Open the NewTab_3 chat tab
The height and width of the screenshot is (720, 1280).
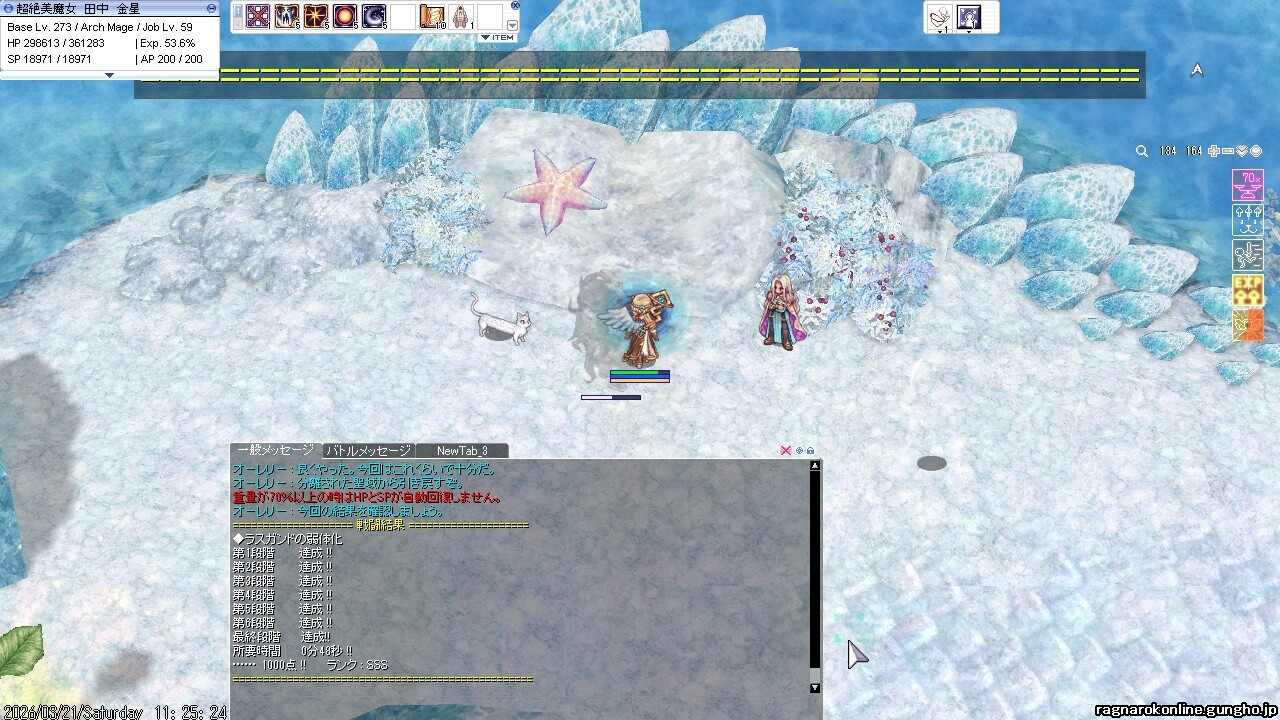[x=462, y=451]
